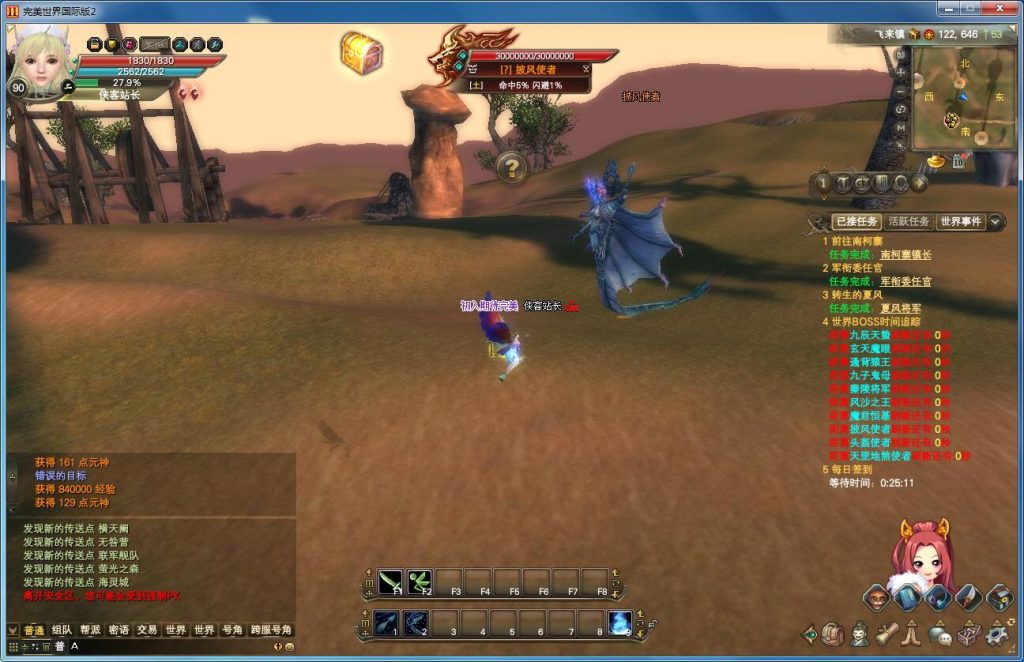Image resolution: width=1024 pixels, height=662 pixels.
Task: Open the gear settings icon
Action: coord(996,634)
